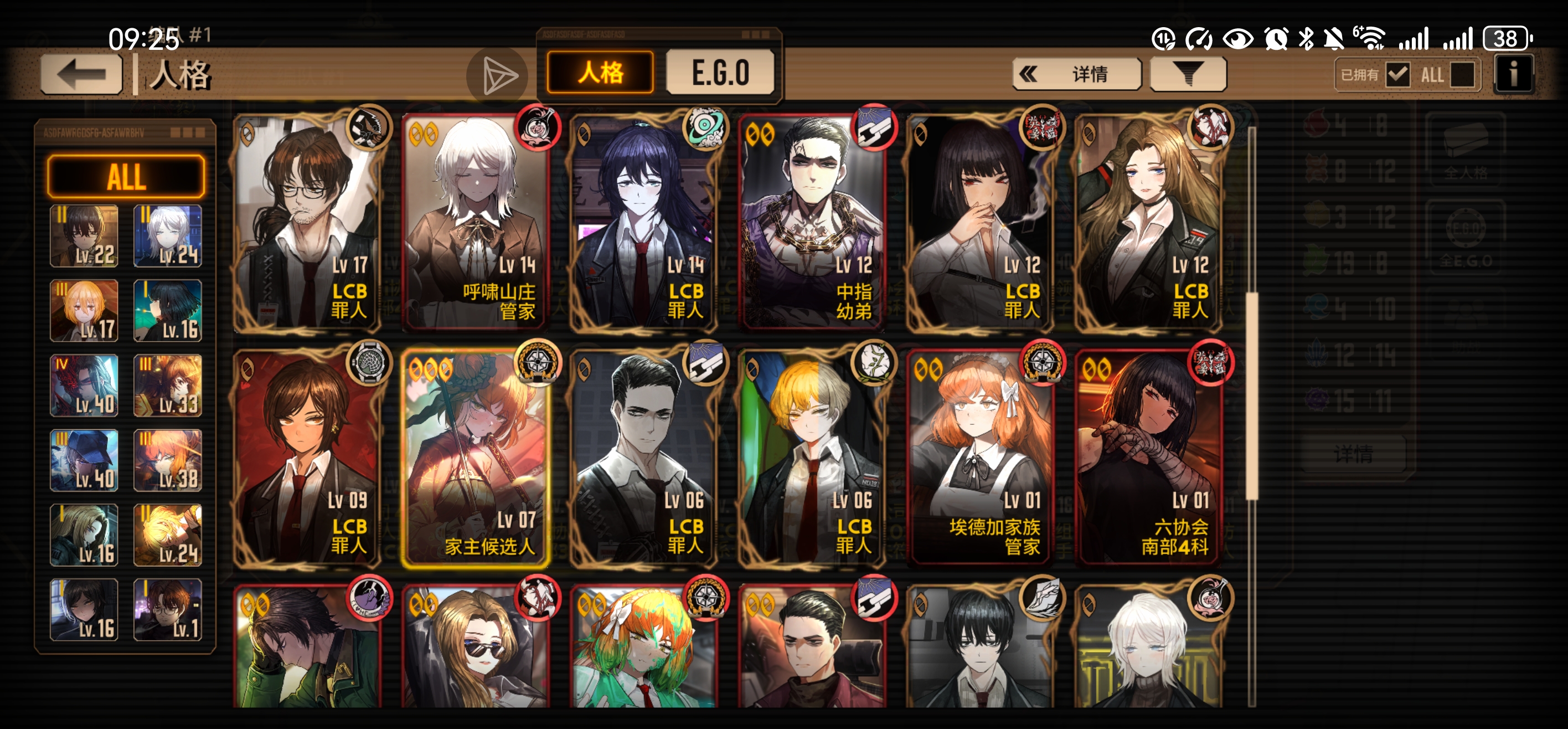Tap the red flask icon on 呼啸山庄管家 card

pyautogui.click(x=538, y=129)
